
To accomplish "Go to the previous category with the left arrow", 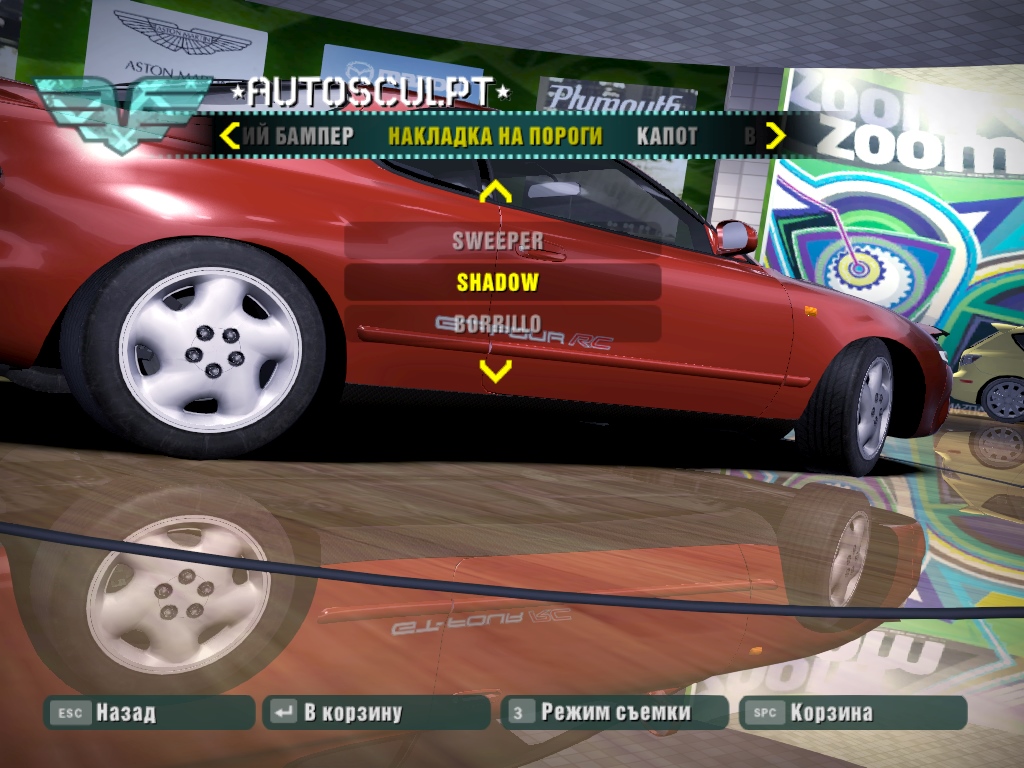I will (229, 135).
